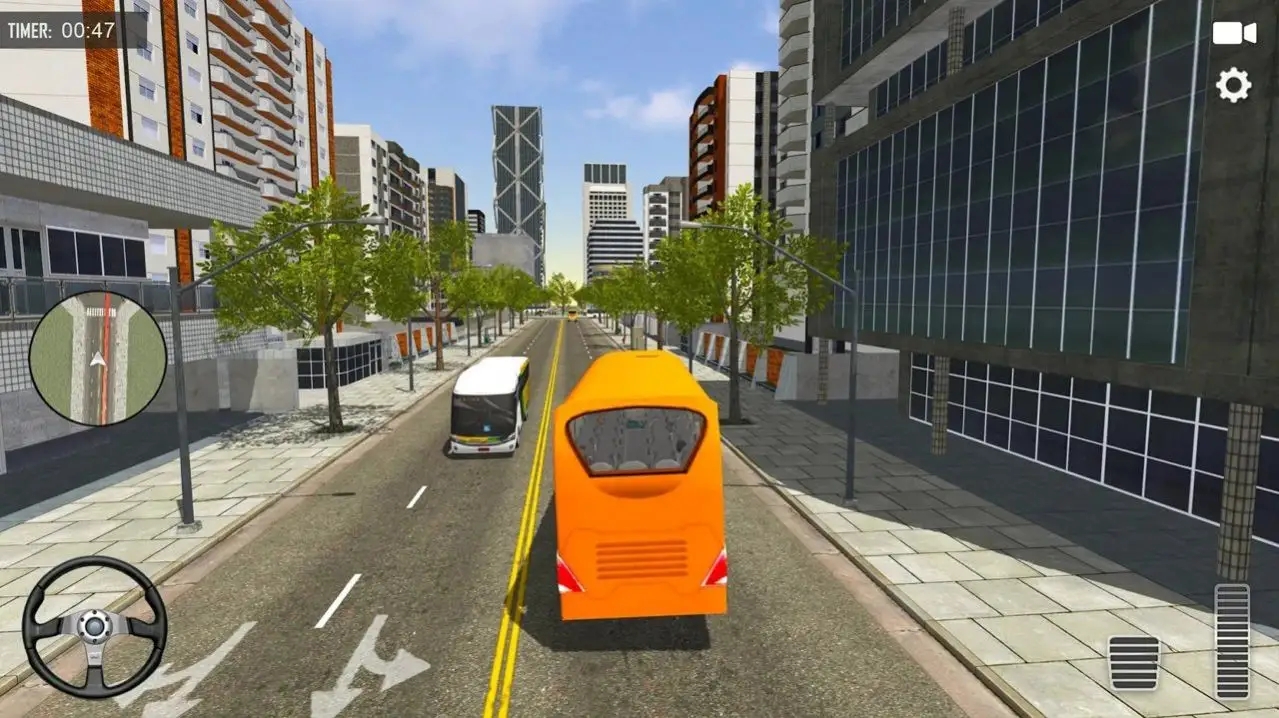The width and height of the screenshot is (1279, 718).
Task: Tap the steering wheel control
Action: 94,627
